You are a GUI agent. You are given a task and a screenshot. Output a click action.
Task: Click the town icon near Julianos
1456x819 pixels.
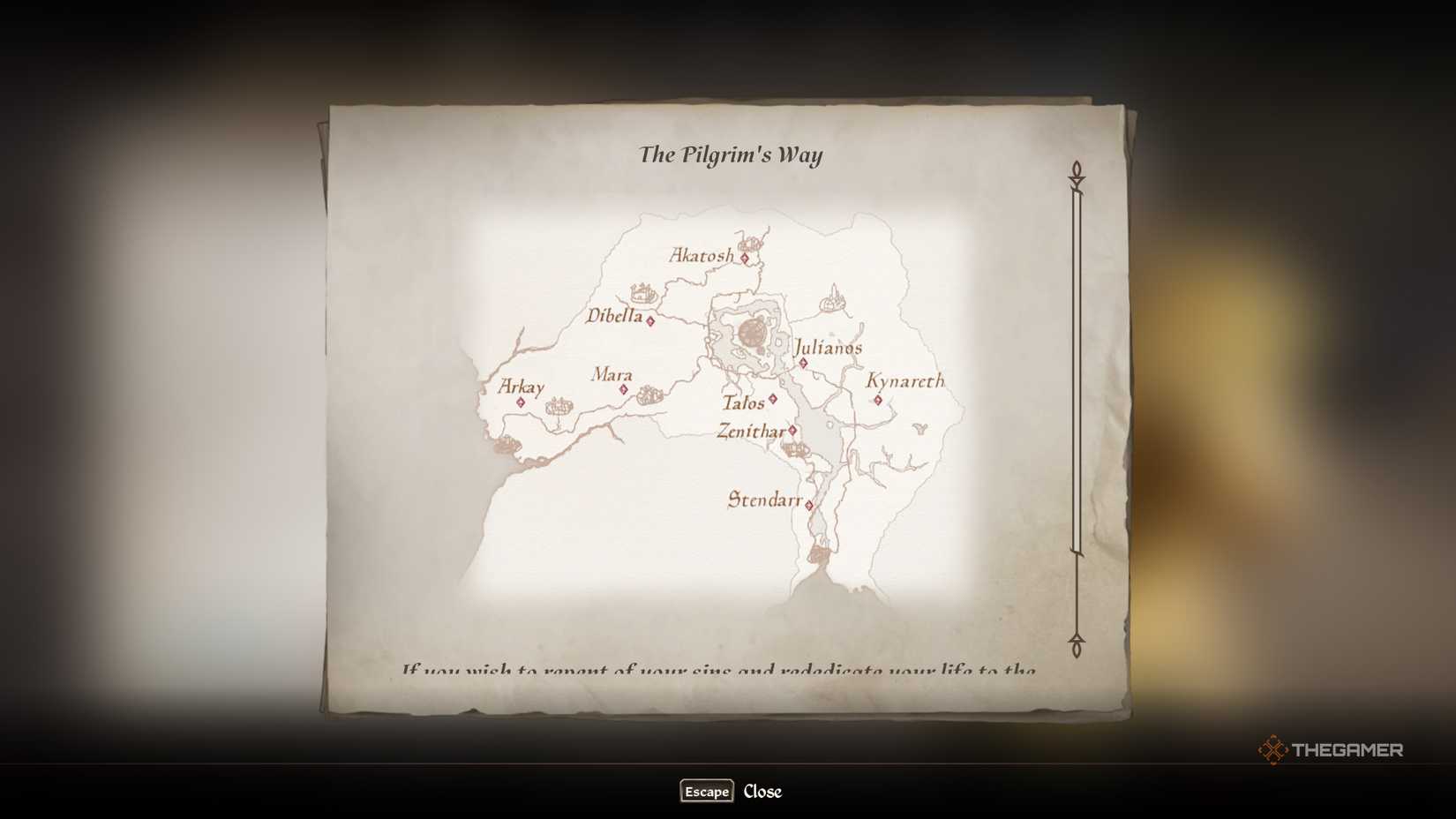(x=831, y=304)
